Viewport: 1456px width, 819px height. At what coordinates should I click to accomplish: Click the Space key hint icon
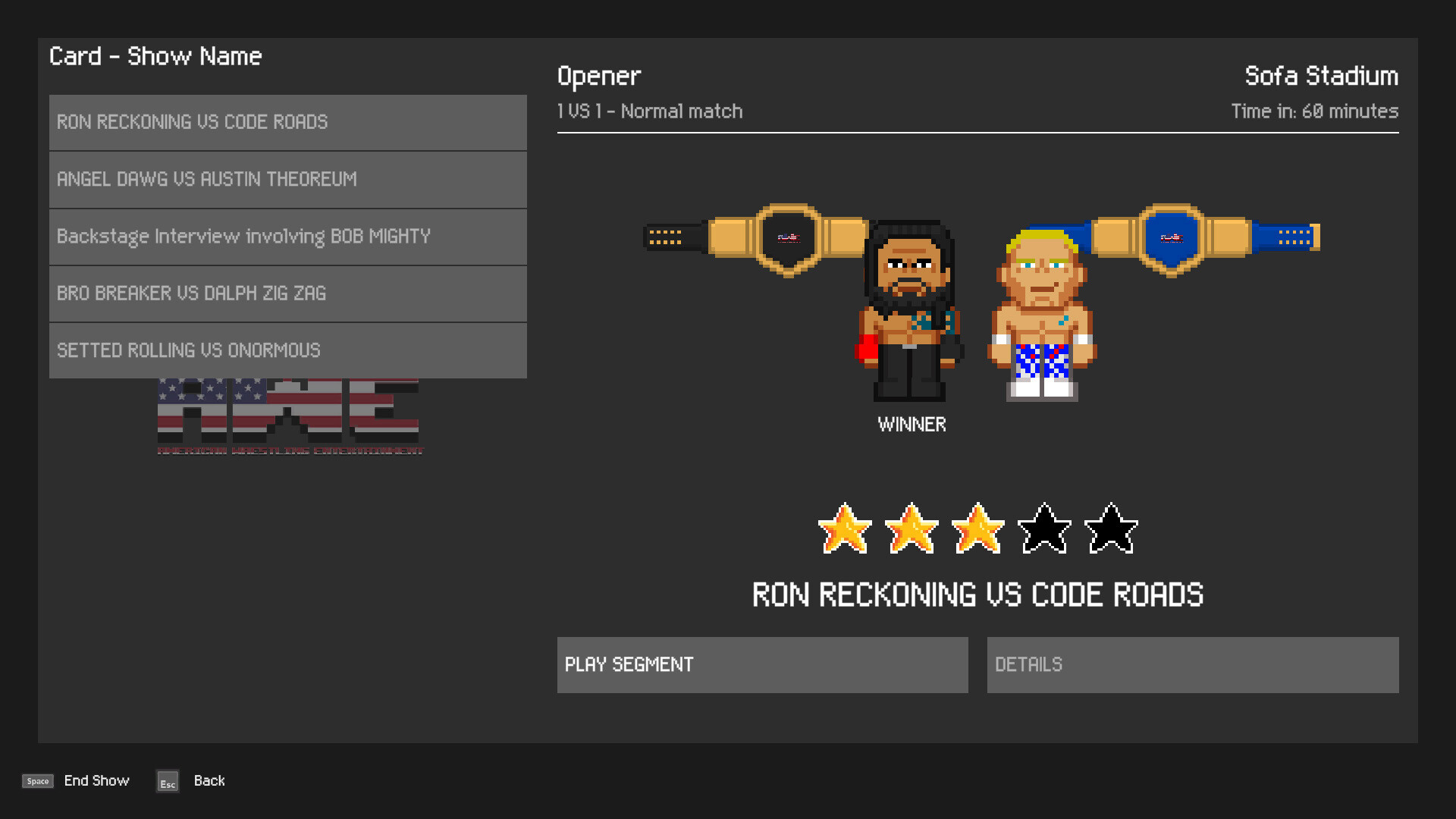[x=37, y=780]
